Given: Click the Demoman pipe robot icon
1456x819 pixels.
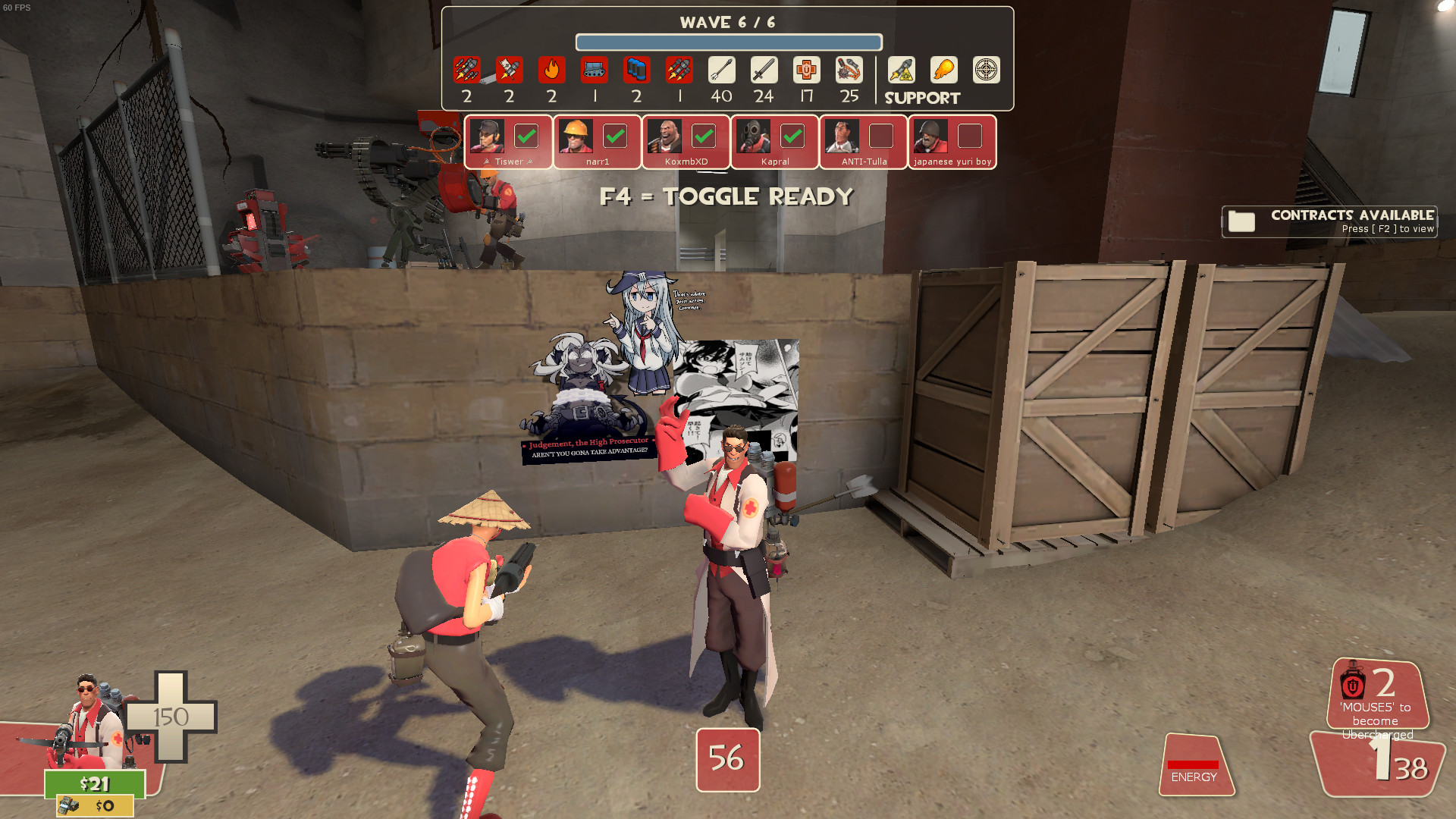Looking at the screenshot, I should click(x=637, y=71).
